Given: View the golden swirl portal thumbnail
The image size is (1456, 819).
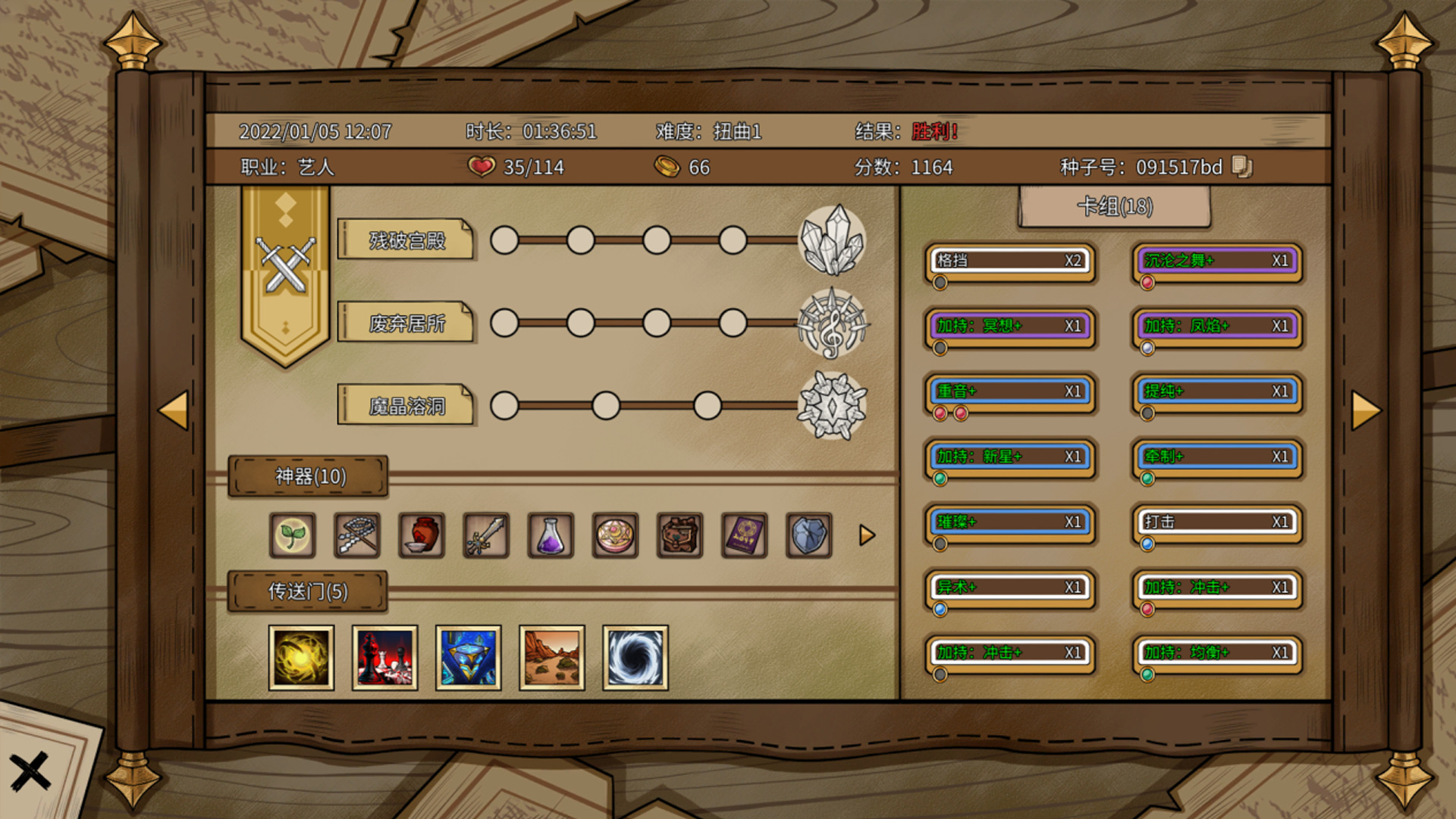Looking at the screenshot, I should point(301,657).
